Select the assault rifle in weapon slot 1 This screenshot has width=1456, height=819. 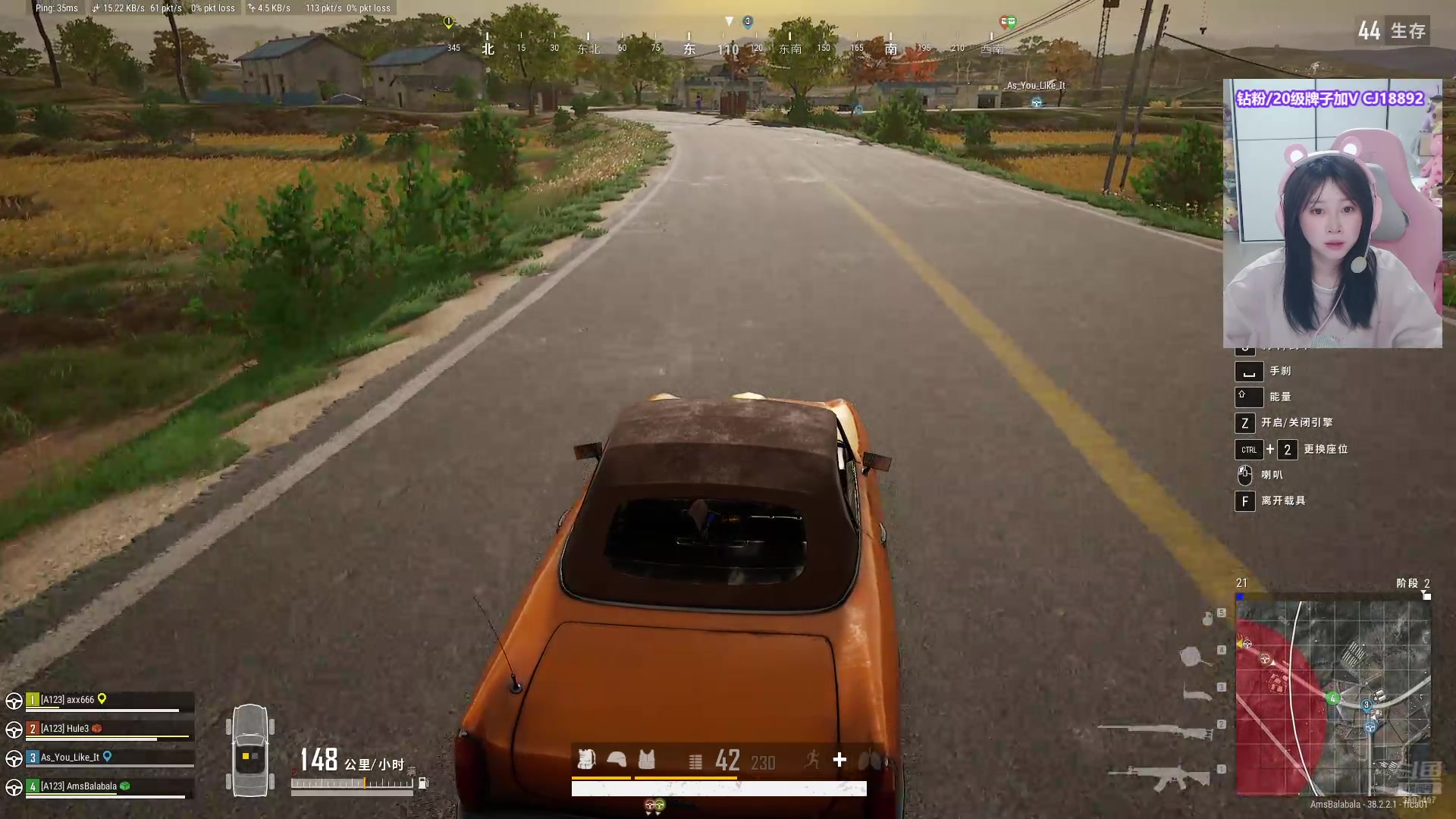[x=1159, y=777]
